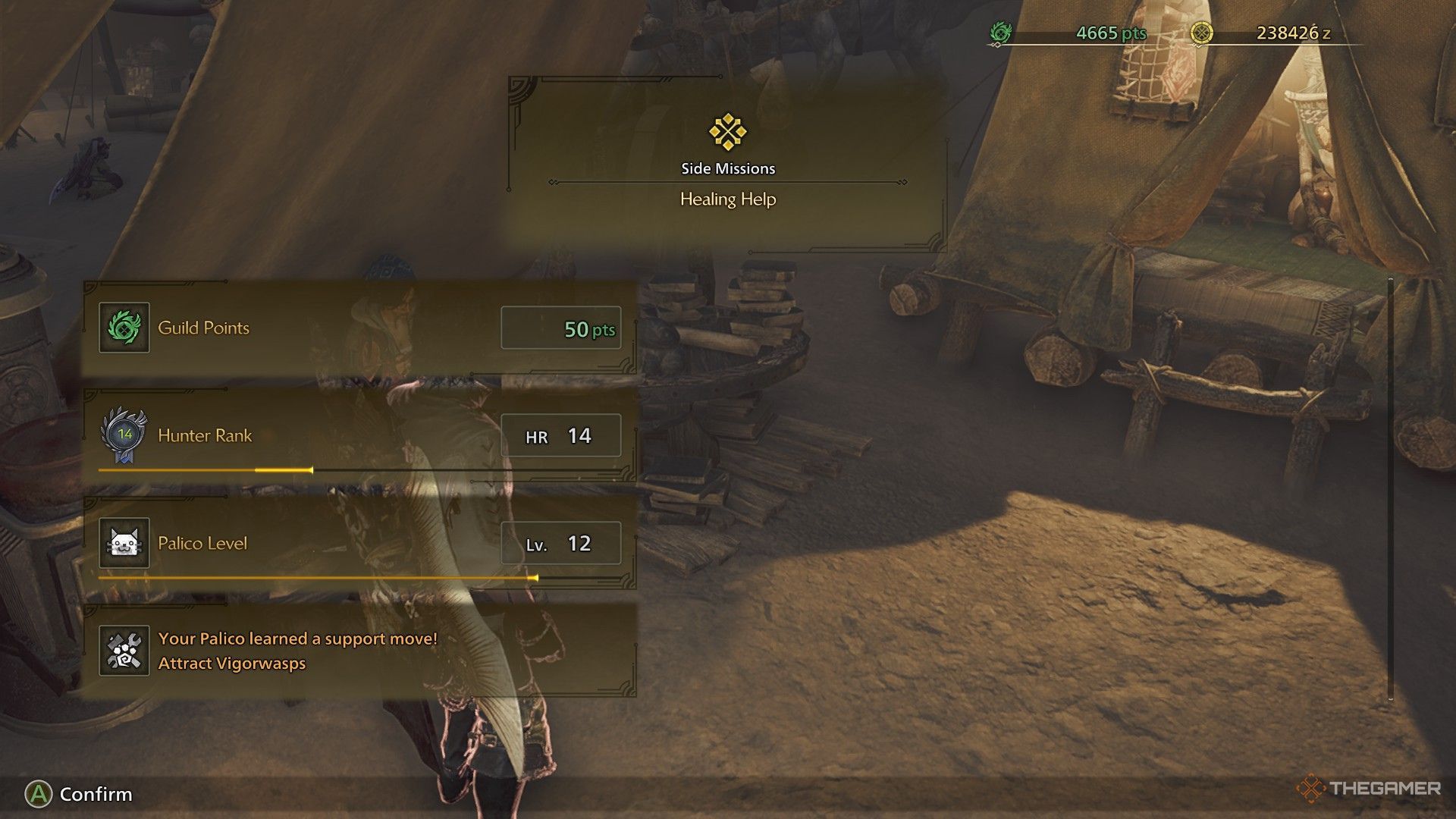Viewport: 1456px width, 819px height.
Task: Click the green Guild Points emblem icon
Action: pos(124,328)
